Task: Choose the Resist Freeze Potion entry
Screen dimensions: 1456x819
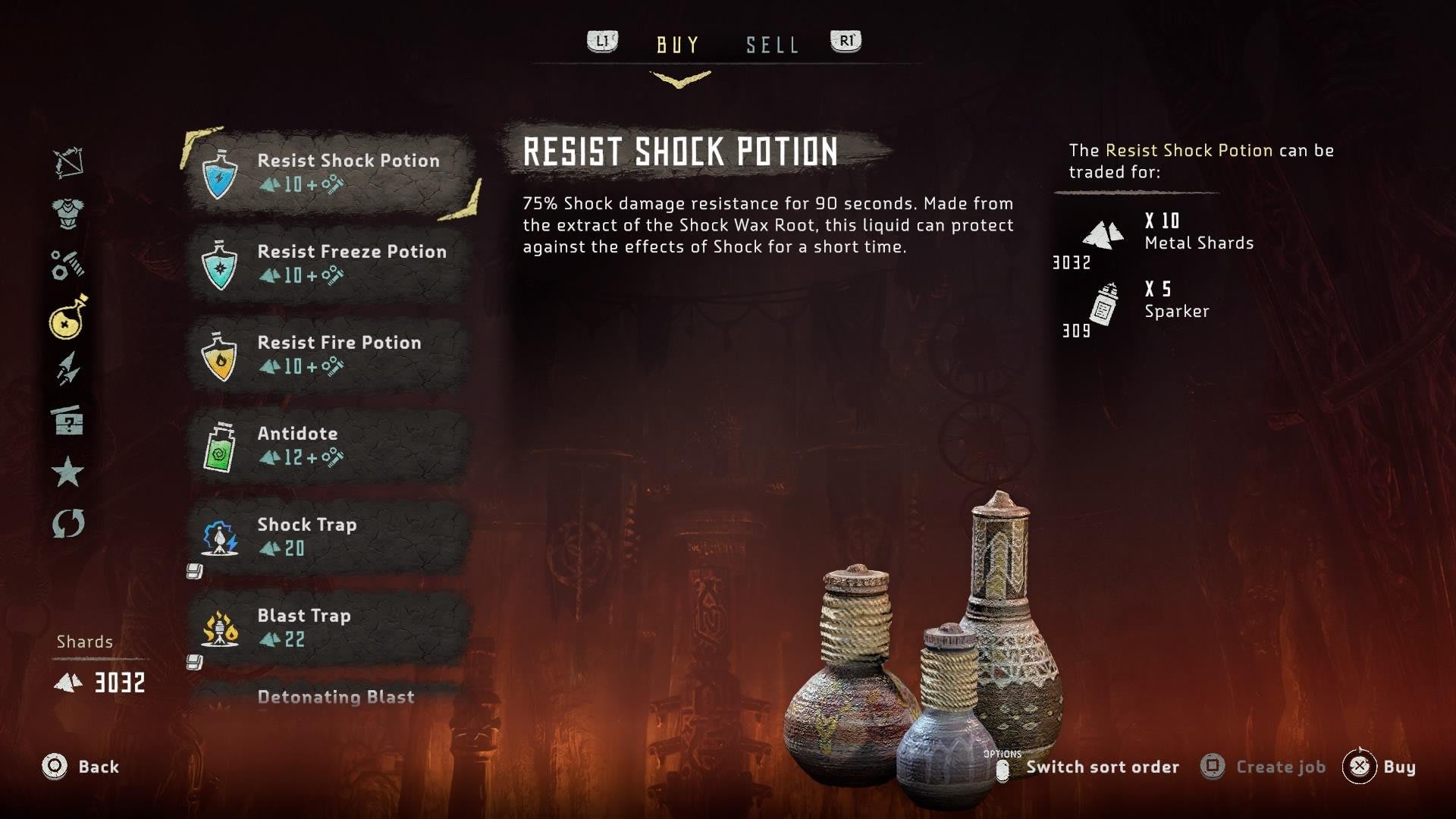Action: pyautogui.click(x=331, y=263)
